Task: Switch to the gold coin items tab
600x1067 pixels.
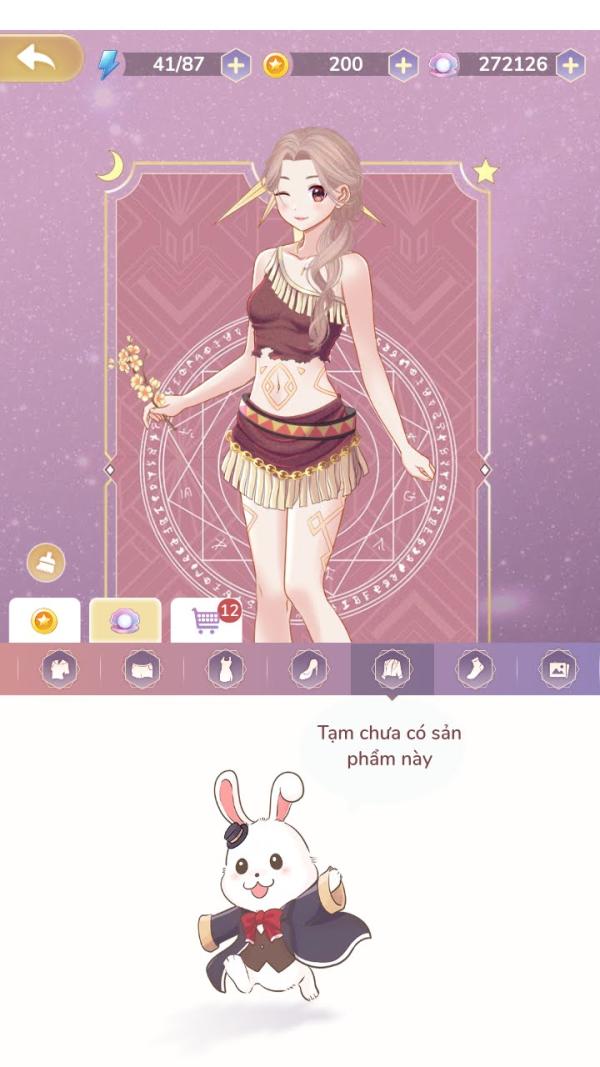Action: pyautogui.click(x=44, y=621)
